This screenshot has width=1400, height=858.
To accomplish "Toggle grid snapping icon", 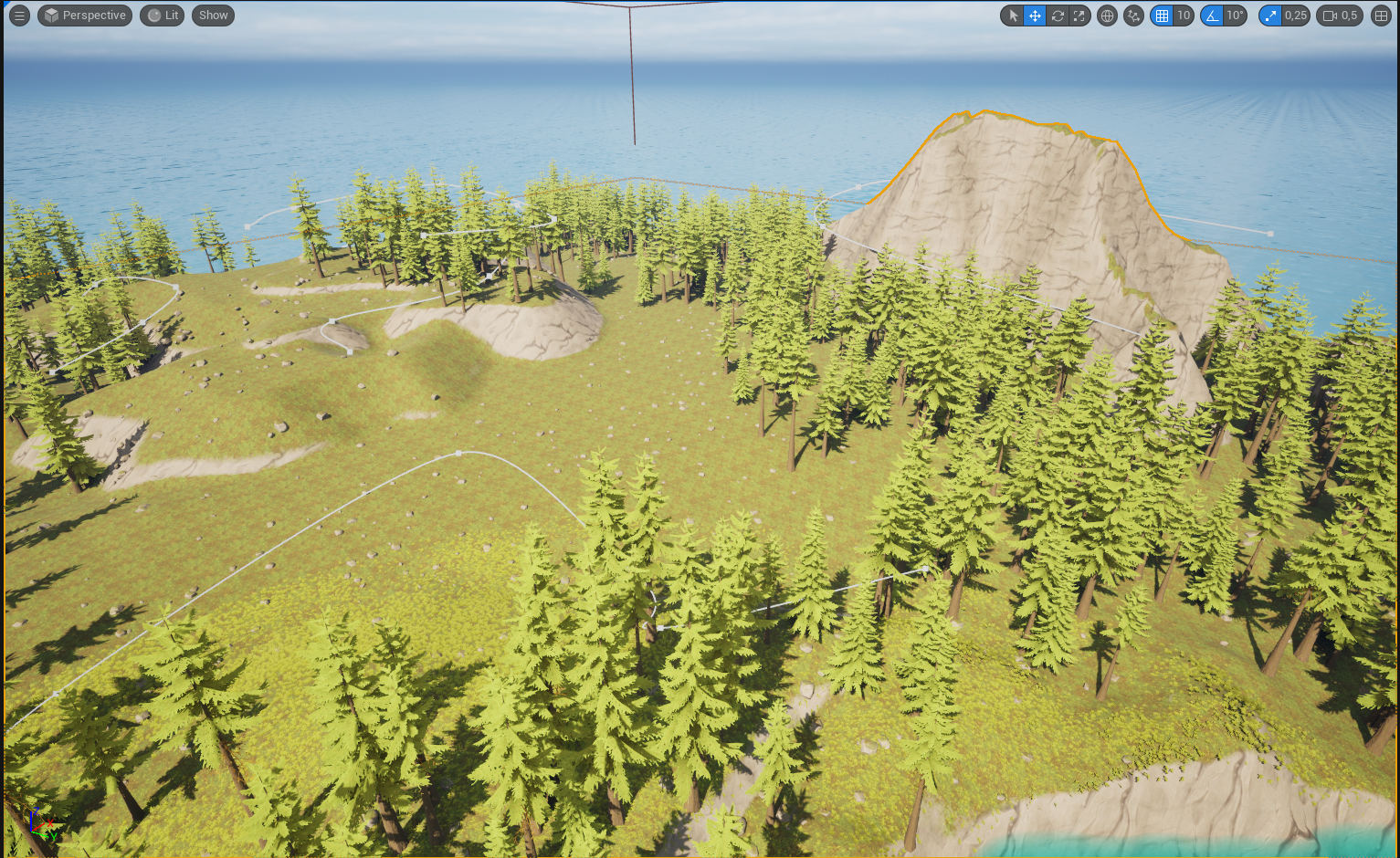I will 1162,16.
